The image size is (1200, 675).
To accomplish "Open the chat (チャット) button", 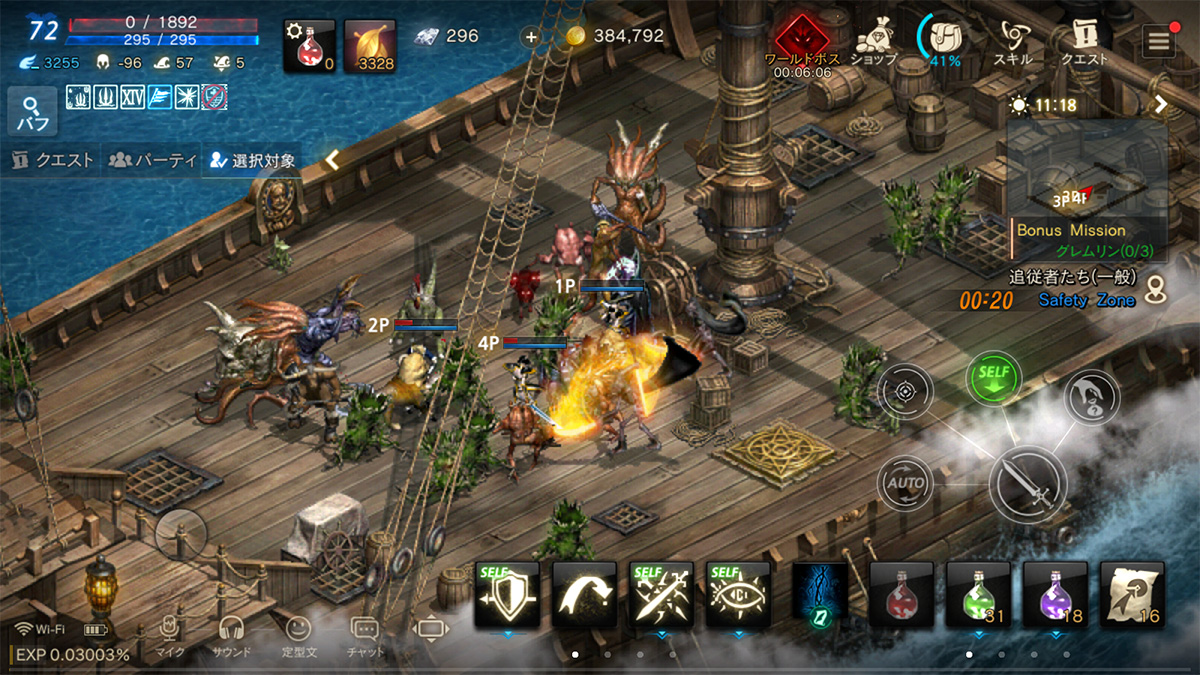I will pos(365,635).
